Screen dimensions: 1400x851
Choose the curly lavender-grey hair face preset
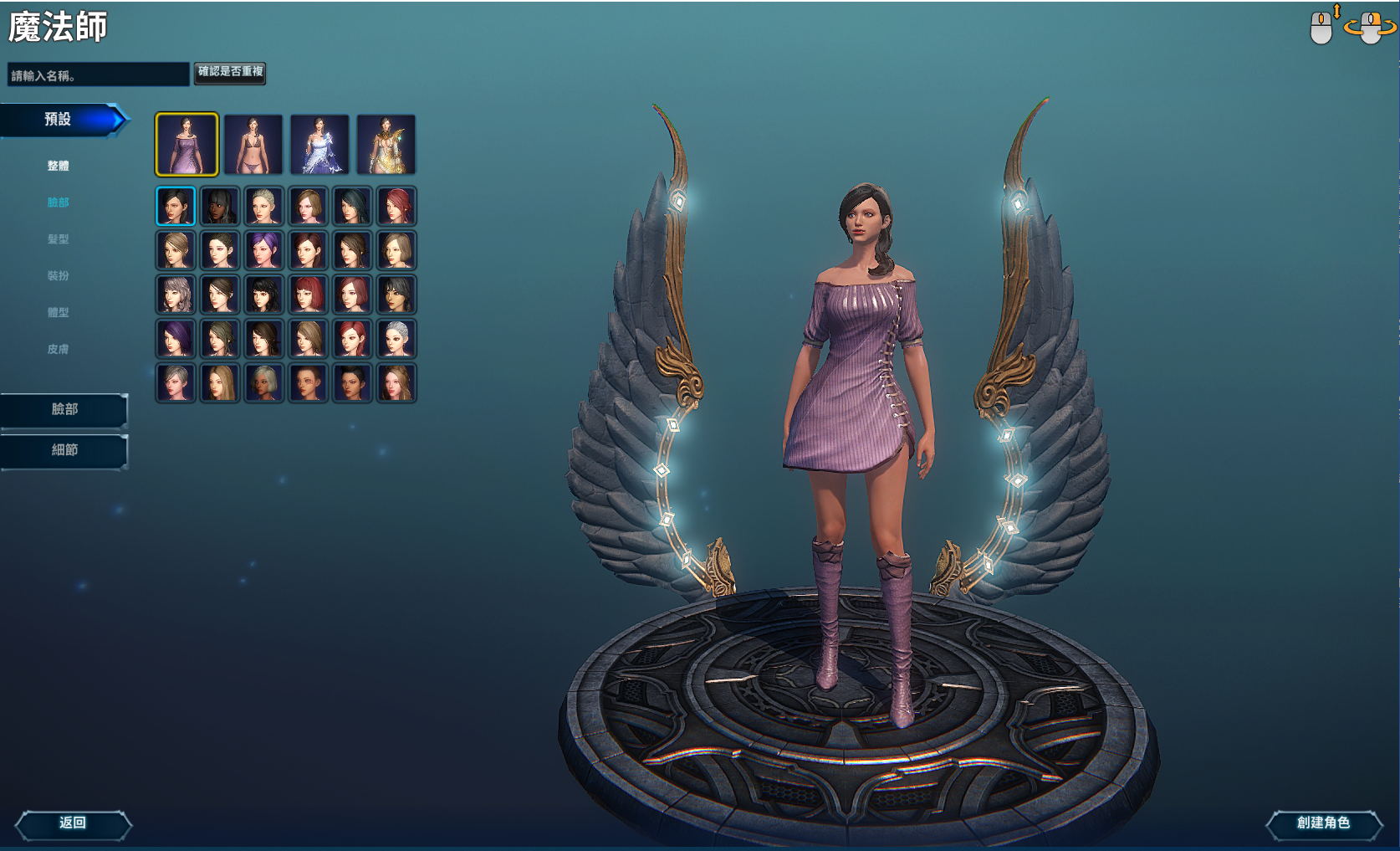coord(176,295)
